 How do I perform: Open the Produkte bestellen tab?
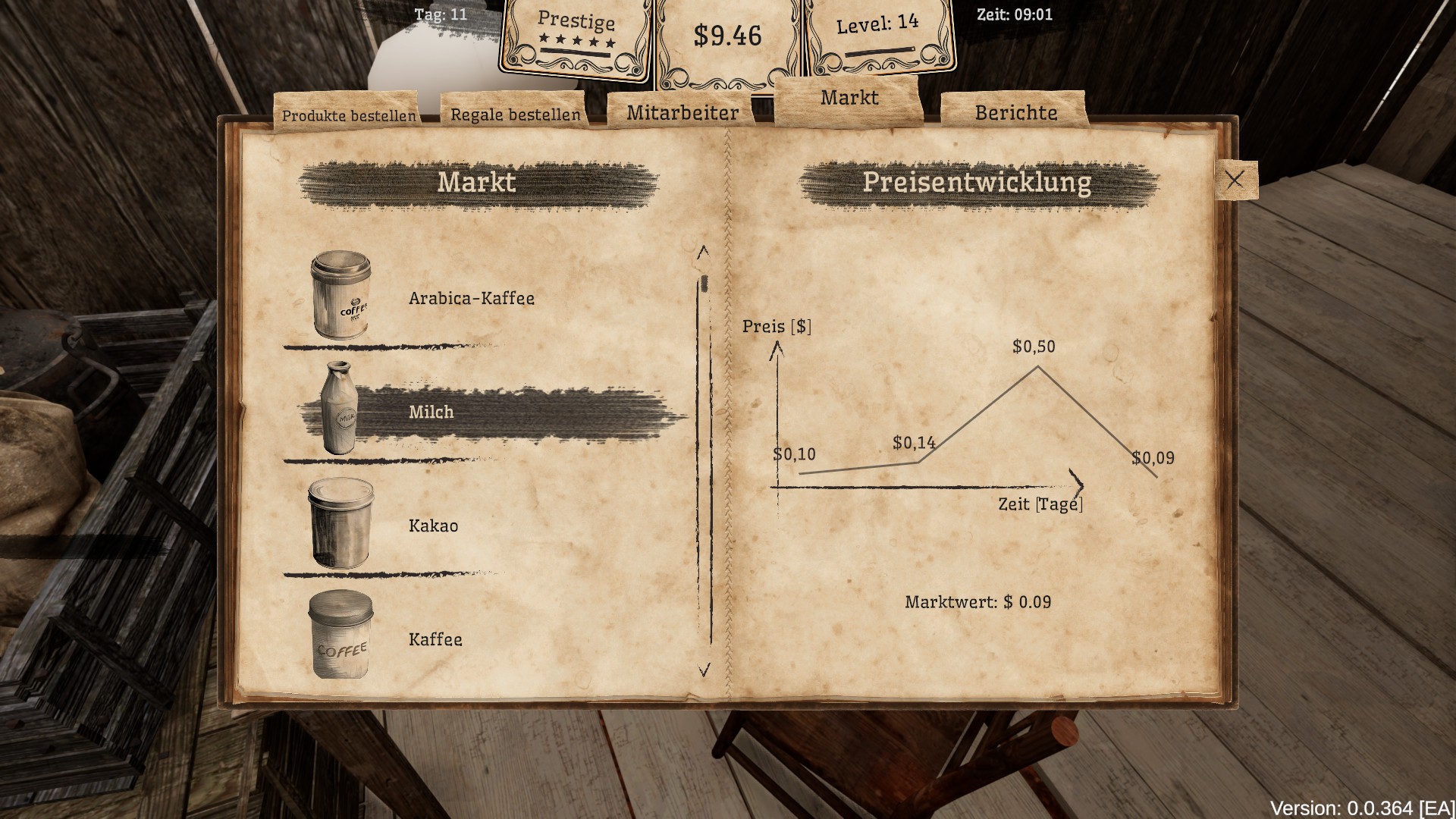coord(348,115)
